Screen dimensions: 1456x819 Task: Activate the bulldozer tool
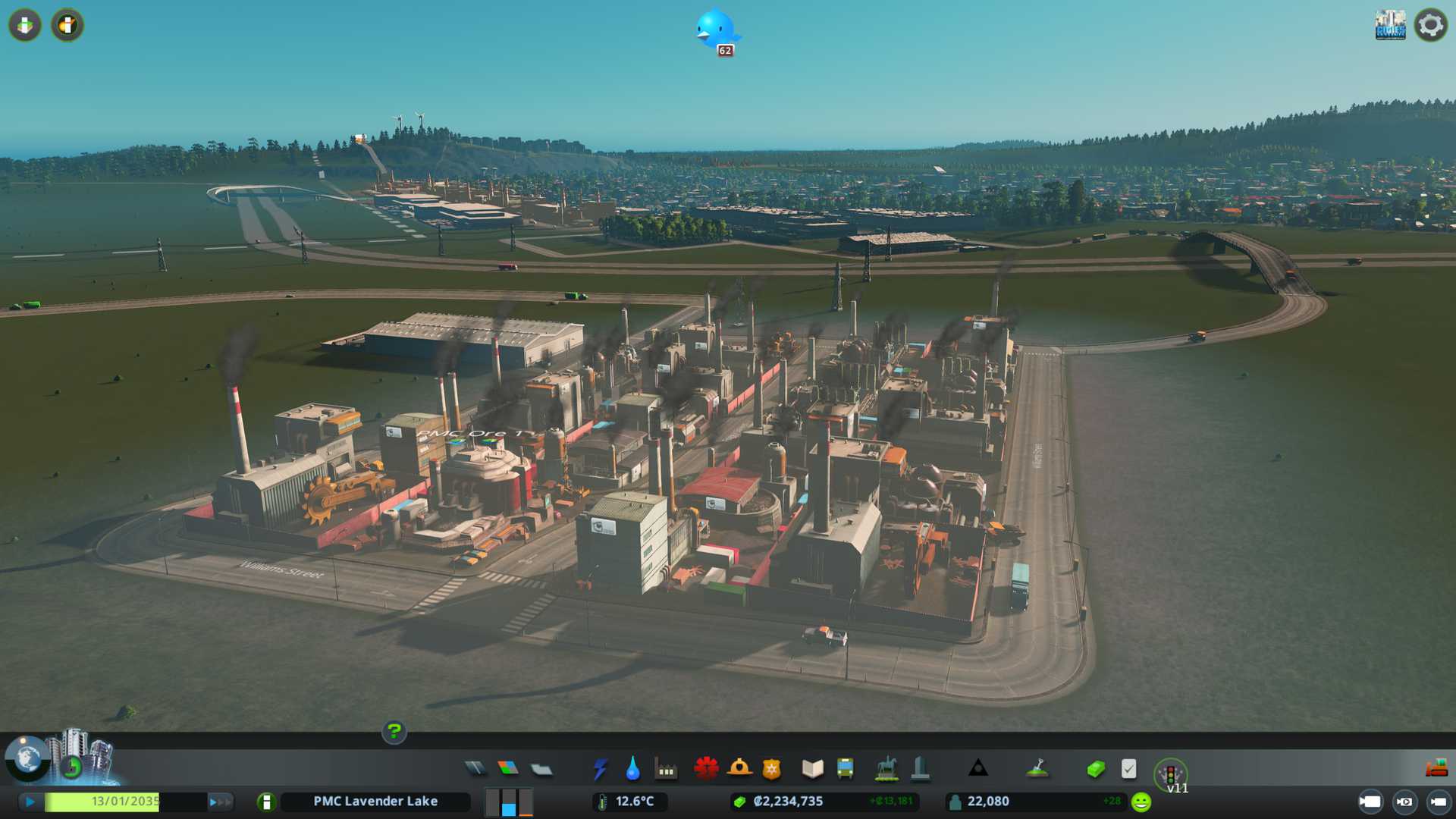pyautogui.click(x=1436, y=769)
